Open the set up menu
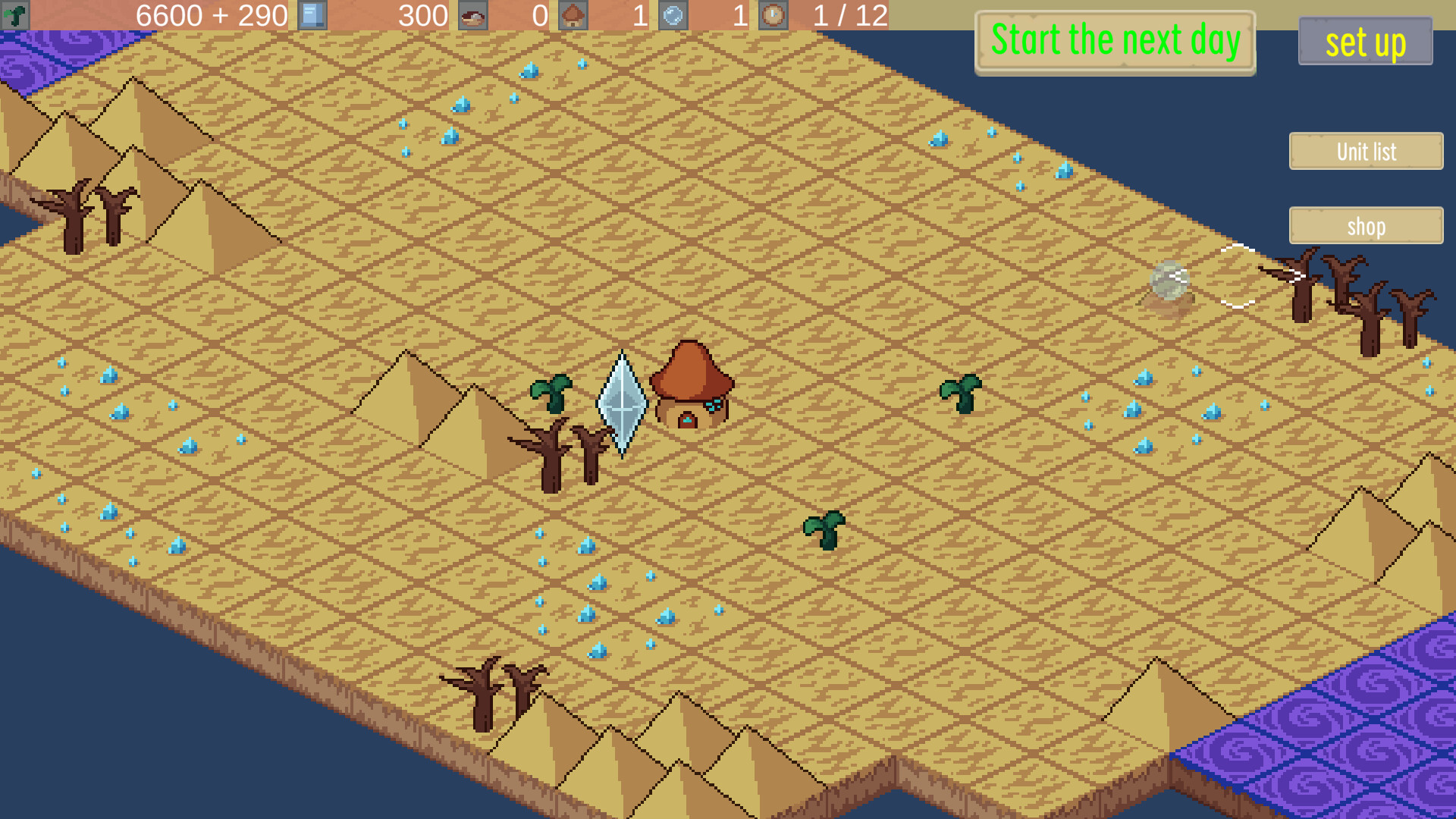The width and height of the screenshot is (1456, 819). [1364, 42]
